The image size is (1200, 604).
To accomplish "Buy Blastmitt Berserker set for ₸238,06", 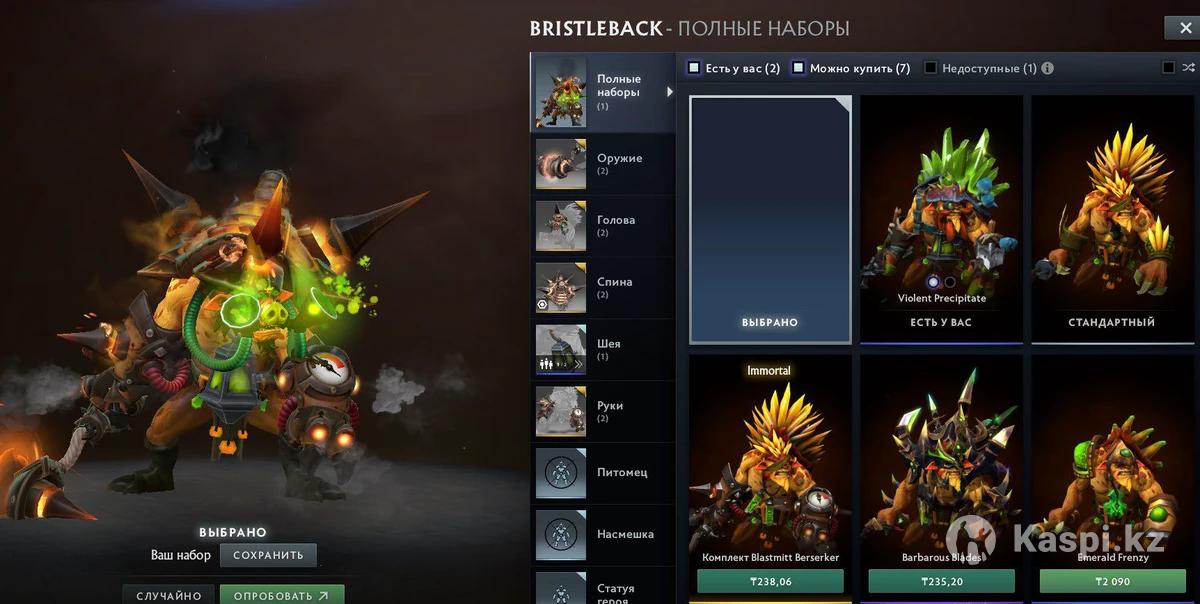I will pos(770,581).
